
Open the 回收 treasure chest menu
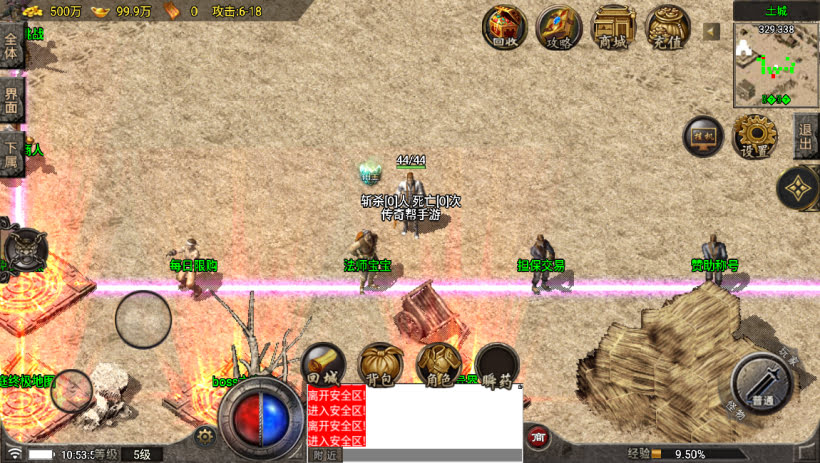coord(505,27)
